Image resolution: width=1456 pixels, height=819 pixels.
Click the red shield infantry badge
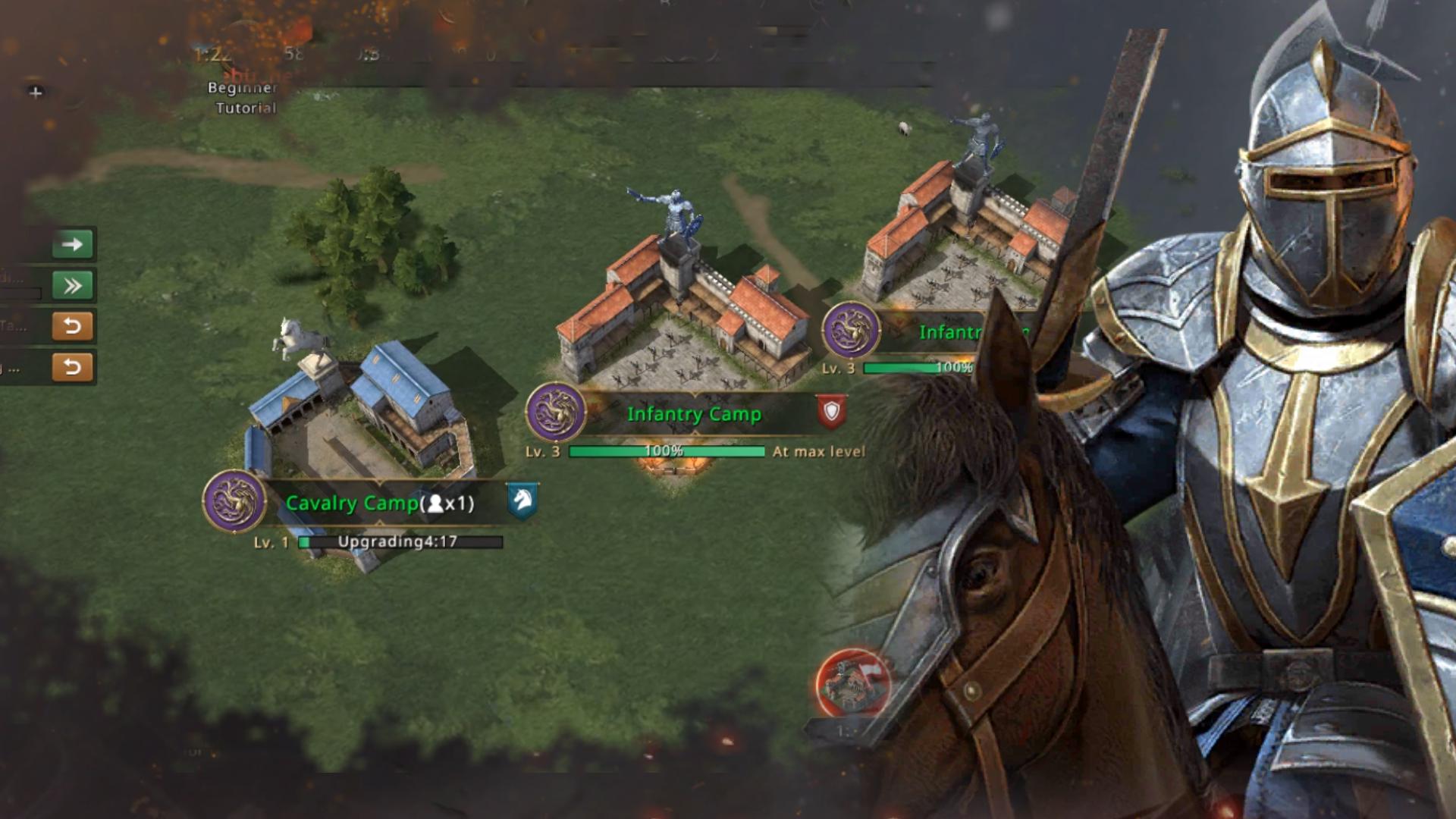(831, 412)
